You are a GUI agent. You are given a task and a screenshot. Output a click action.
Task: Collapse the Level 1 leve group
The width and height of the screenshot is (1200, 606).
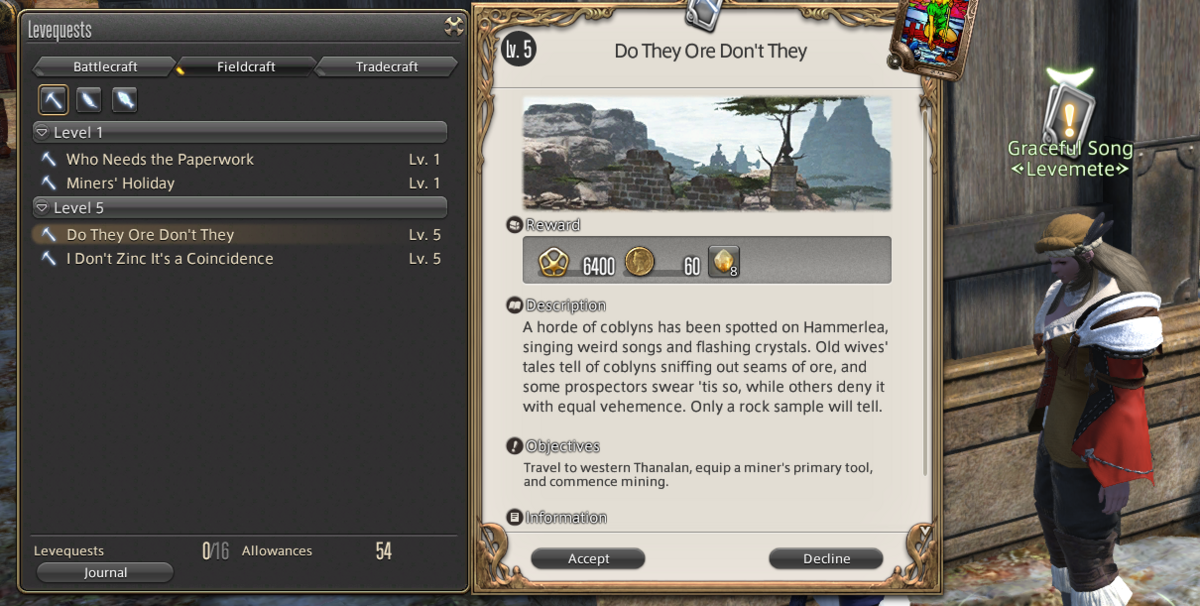coord(42,132)
